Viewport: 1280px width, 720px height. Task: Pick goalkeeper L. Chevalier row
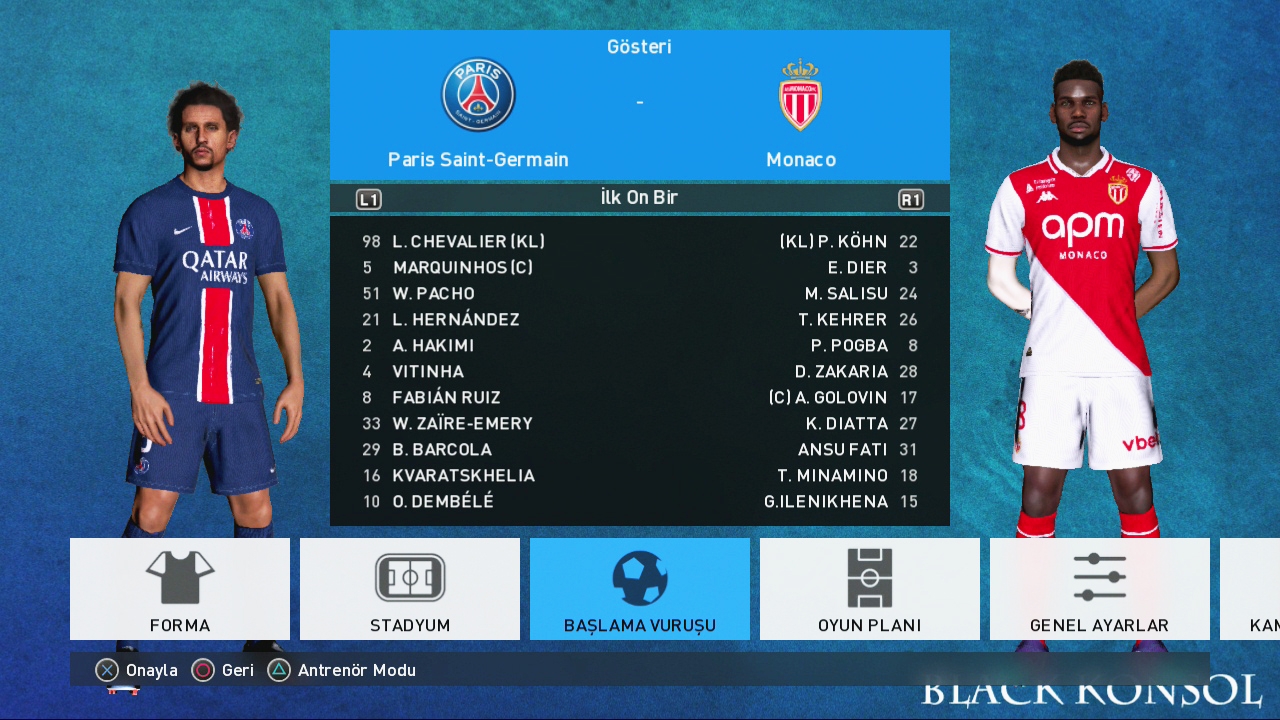point(468,241)
